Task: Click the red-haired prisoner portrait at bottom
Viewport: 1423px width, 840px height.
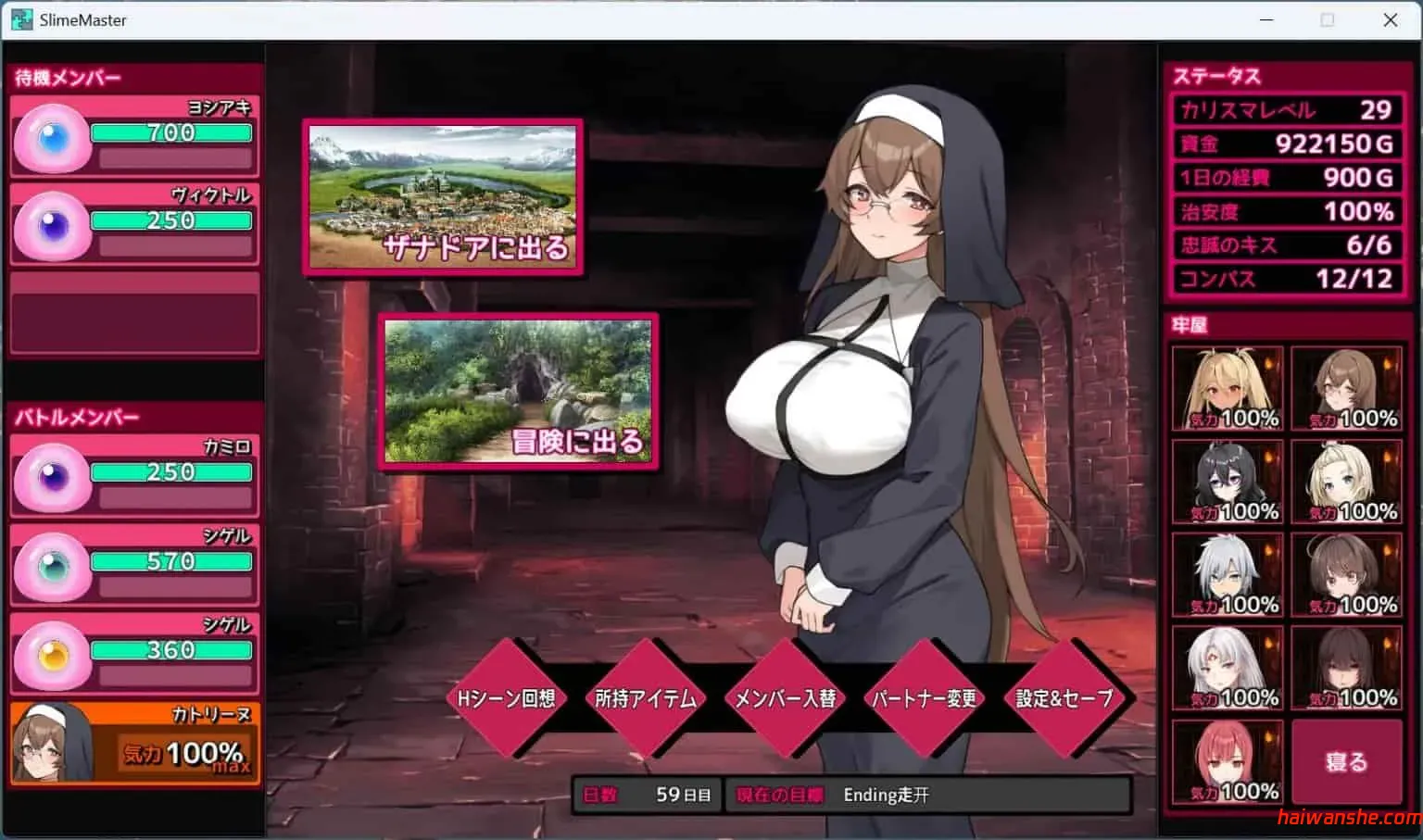Action: [1227, 759]
